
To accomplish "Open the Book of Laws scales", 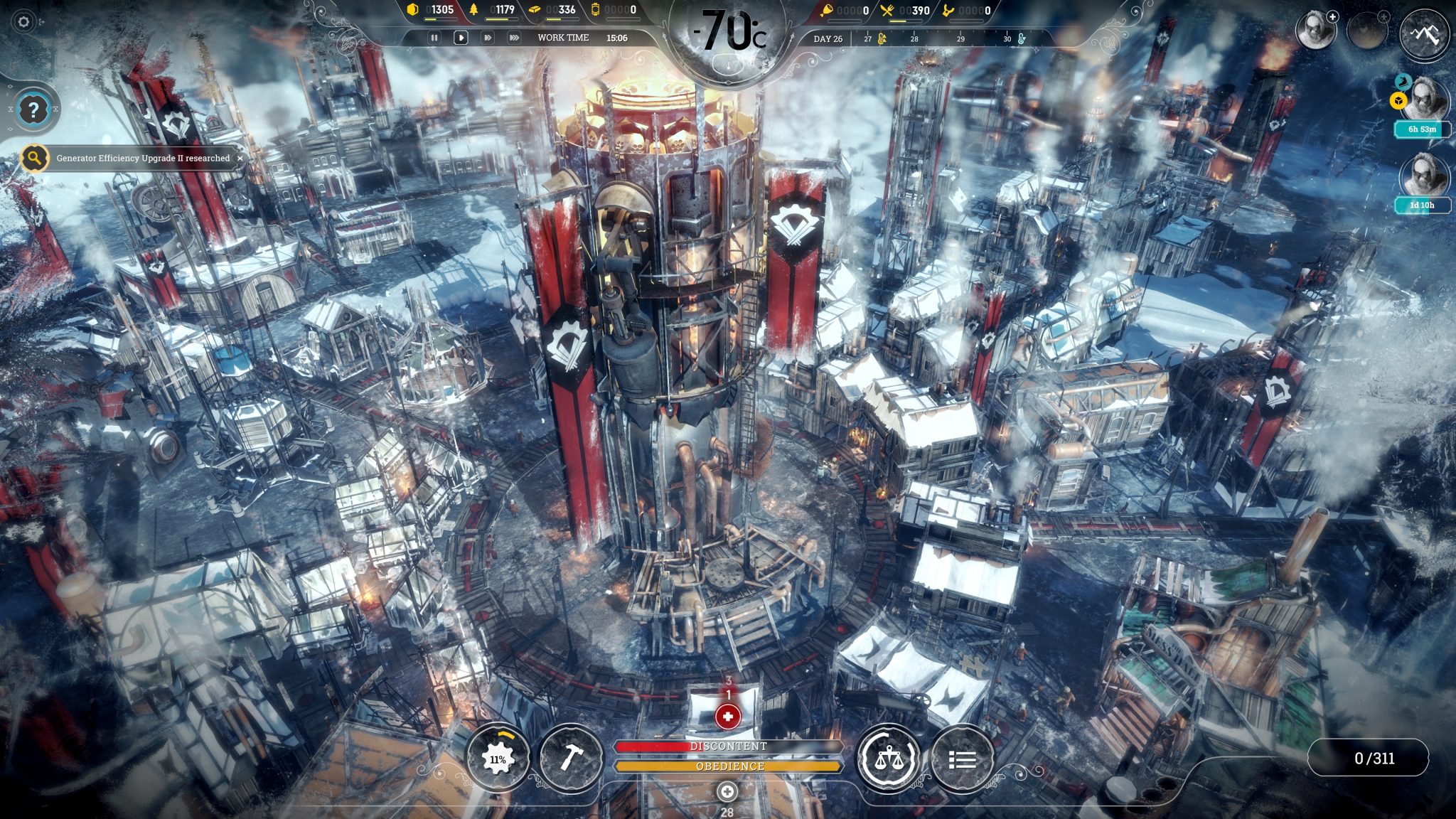I will coord(888,759).
